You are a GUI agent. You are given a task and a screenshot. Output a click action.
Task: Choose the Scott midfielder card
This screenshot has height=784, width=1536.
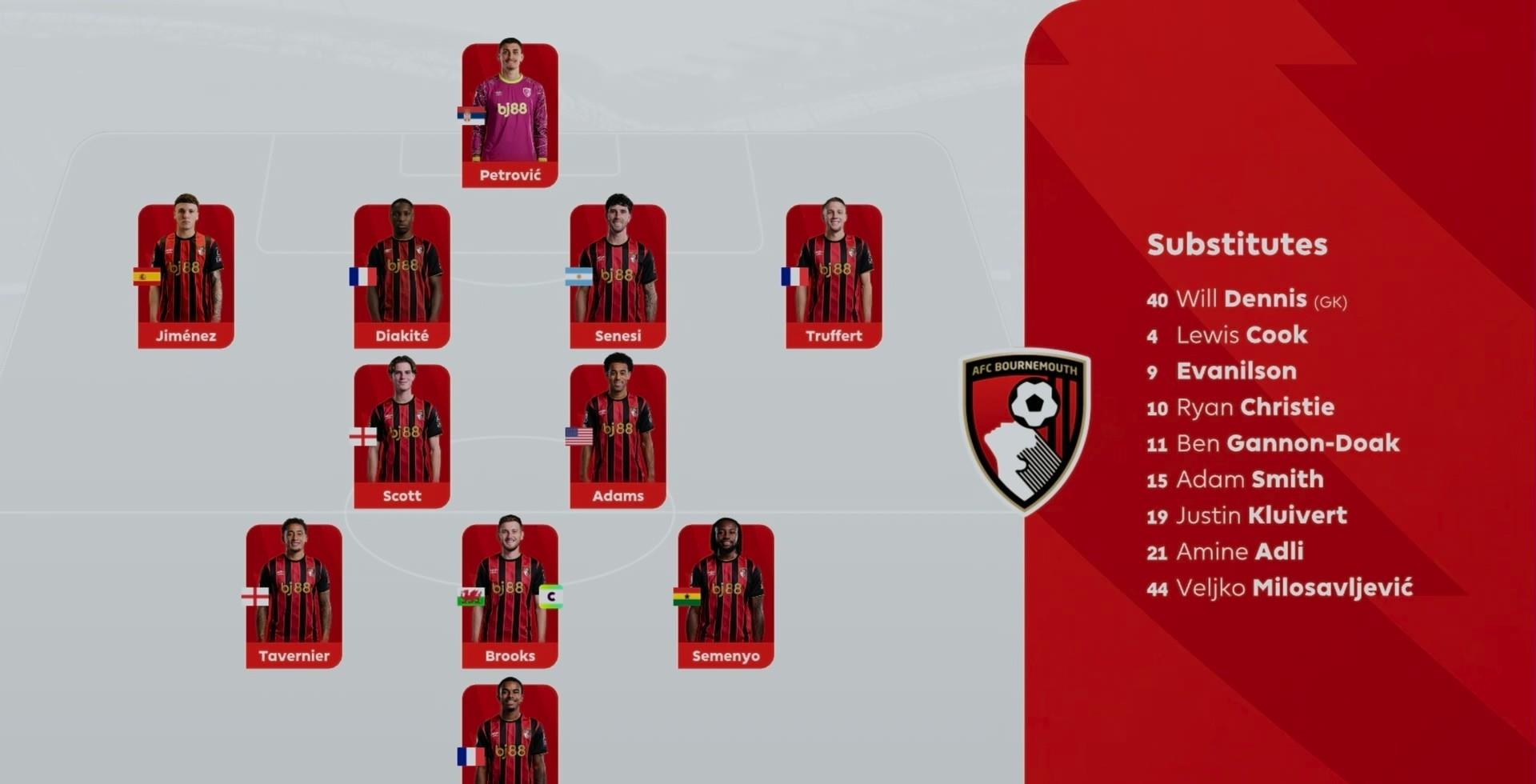(402, 436)
